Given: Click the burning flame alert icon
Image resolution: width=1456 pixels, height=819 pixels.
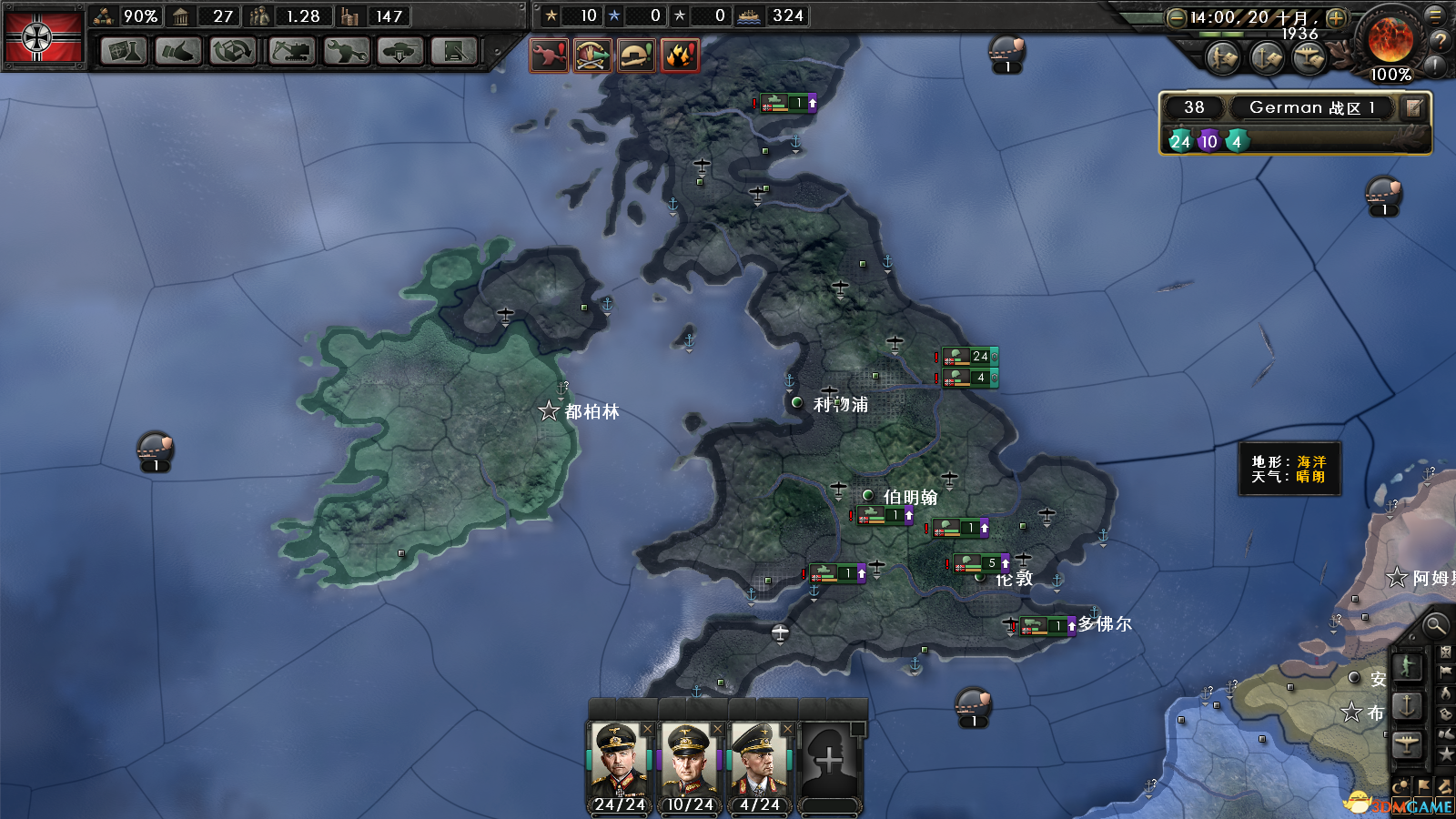Looking at the screenshot, I should 681,56.
